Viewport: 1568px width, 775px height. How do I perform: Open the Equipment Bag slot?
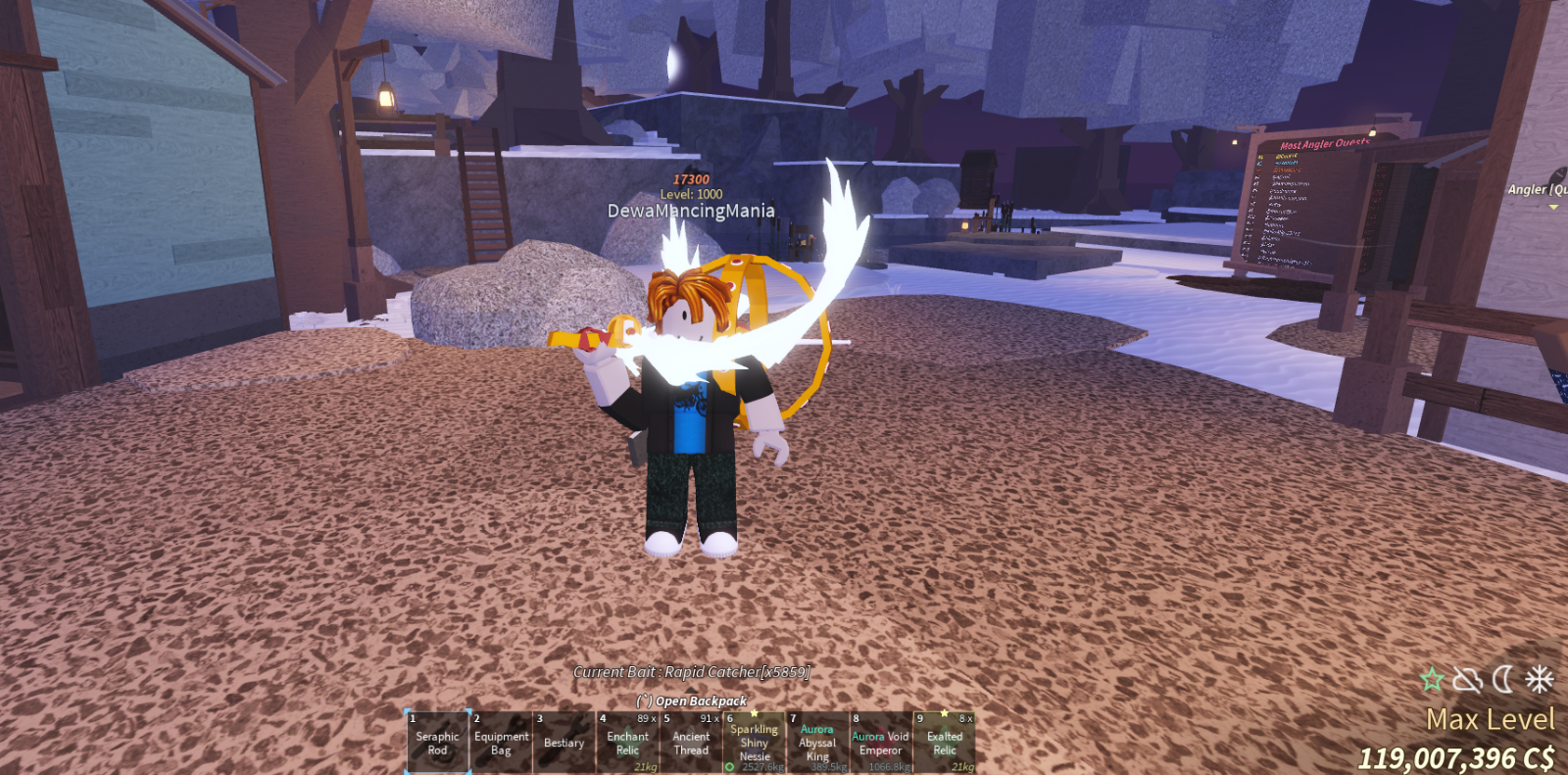(501, 743)
